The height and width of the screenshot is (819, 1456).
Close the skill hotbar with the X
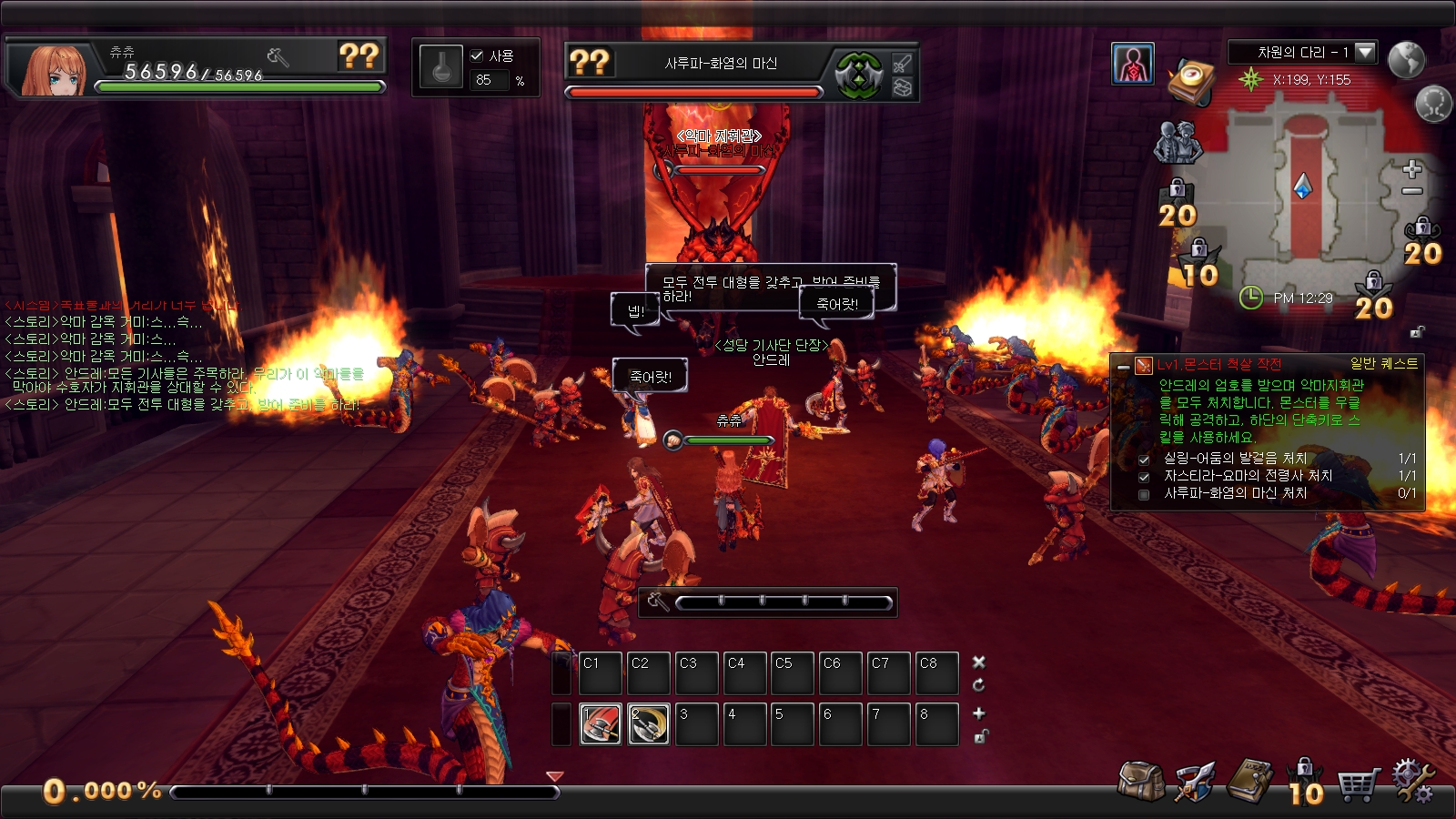click(979, 662)
